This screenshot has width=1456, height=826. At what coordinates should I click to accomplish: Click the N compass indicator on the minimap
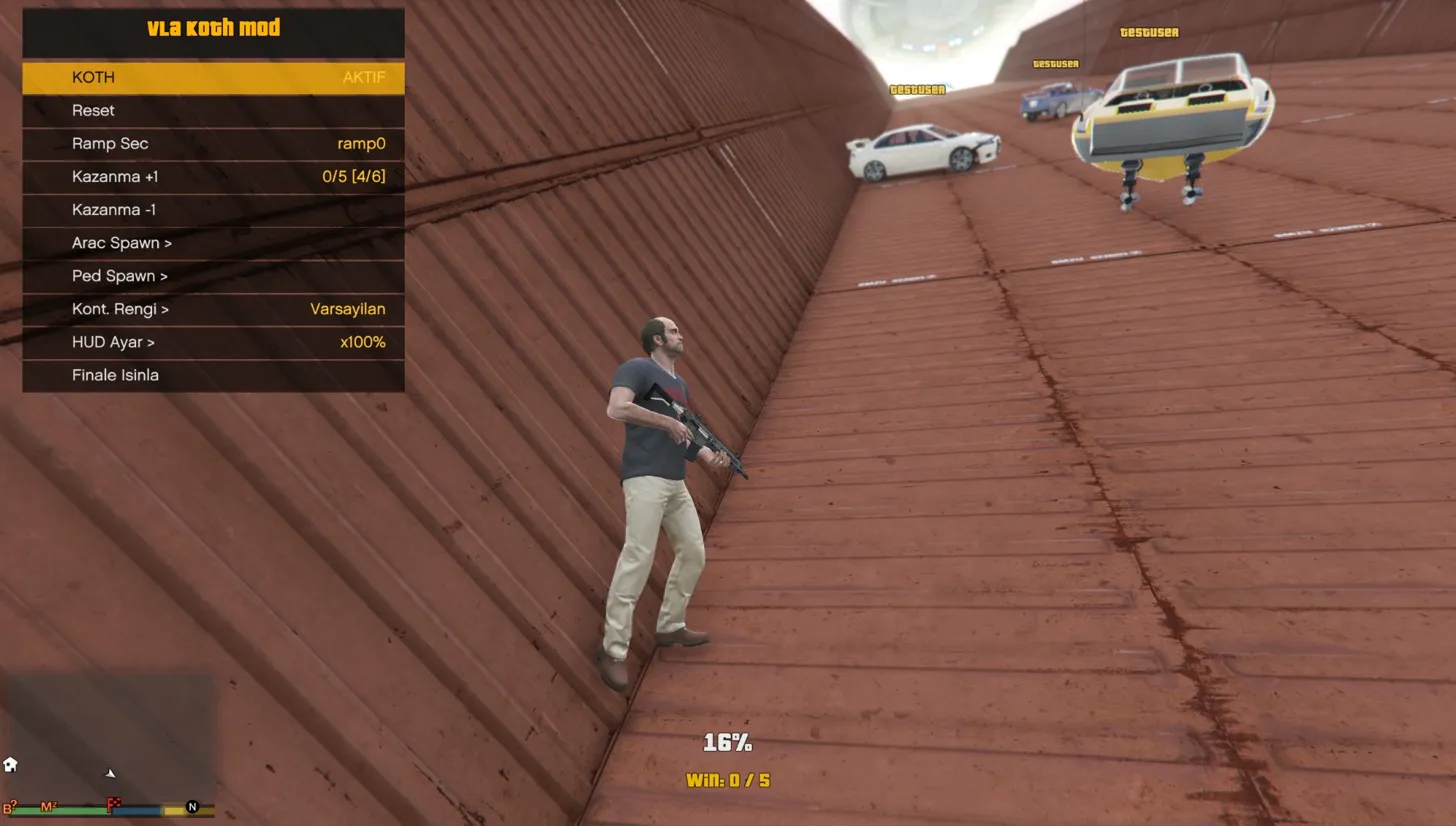point(191,807)
